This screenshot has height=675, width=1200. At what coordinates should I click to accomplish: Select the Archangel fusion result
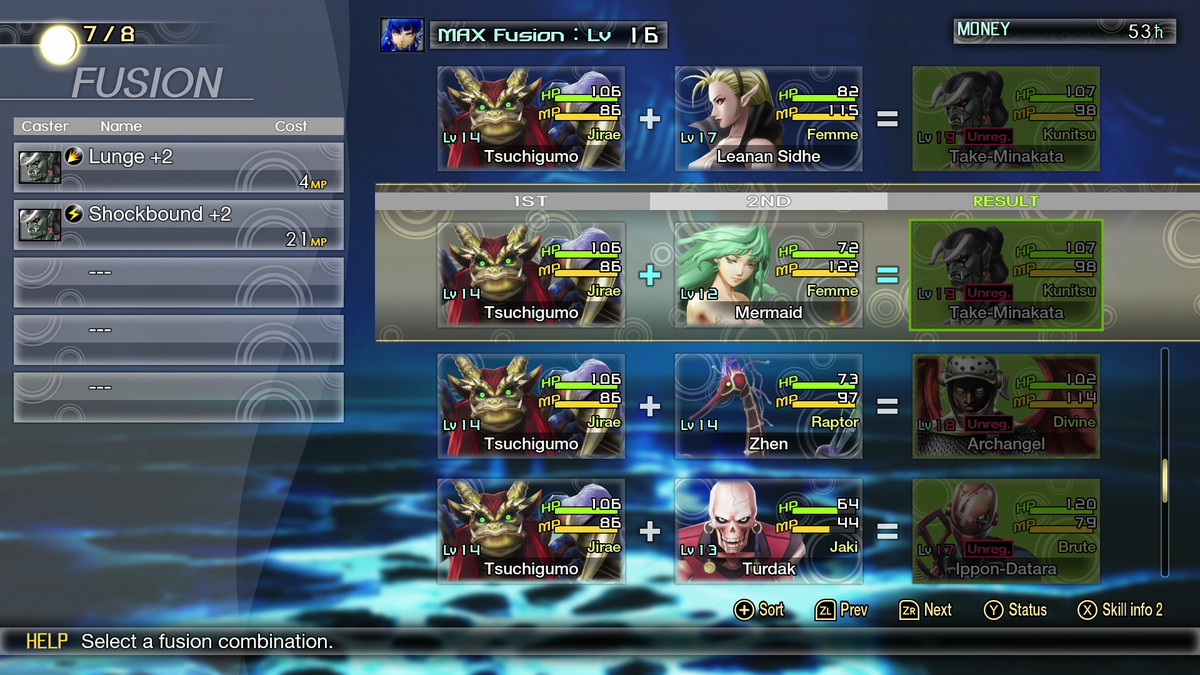(x=1006, y=406)
